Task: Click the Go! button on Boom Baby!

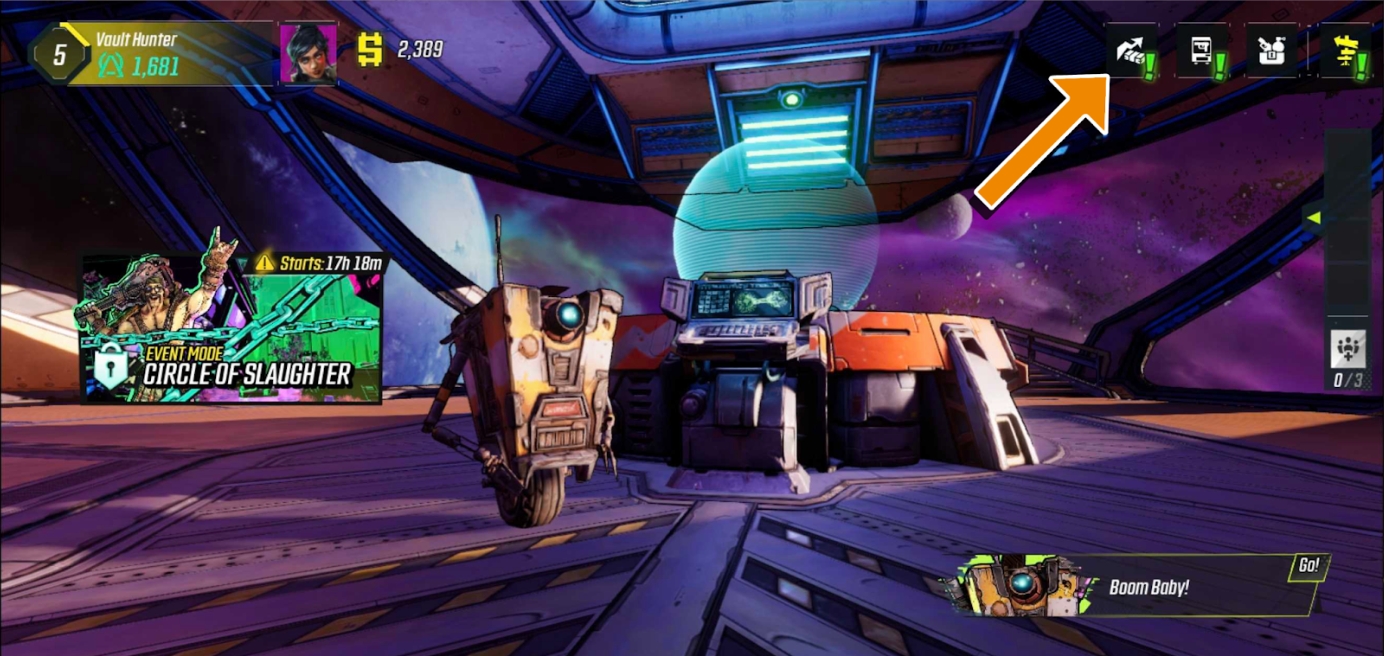Action: tap(1308, 566)
